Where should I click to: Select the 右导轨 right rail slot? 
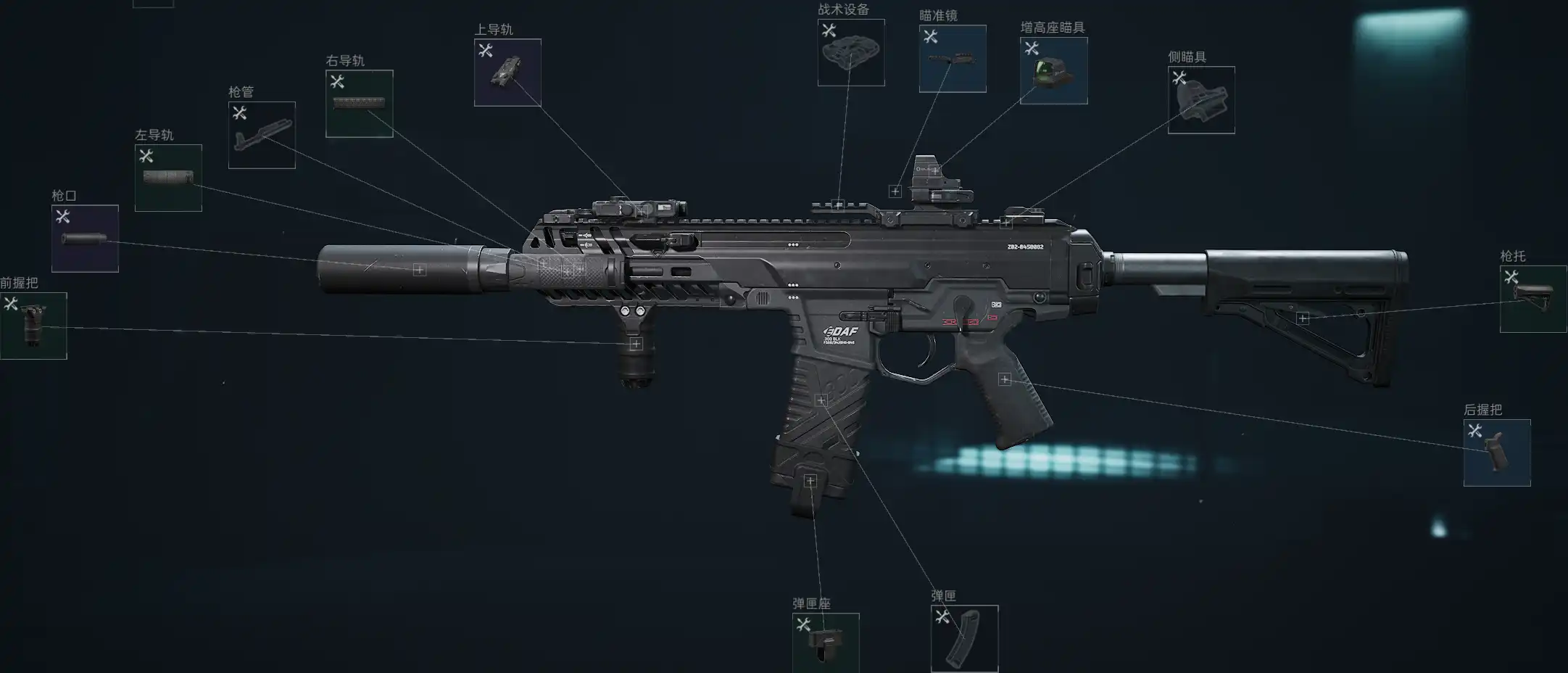click(360, 104)
